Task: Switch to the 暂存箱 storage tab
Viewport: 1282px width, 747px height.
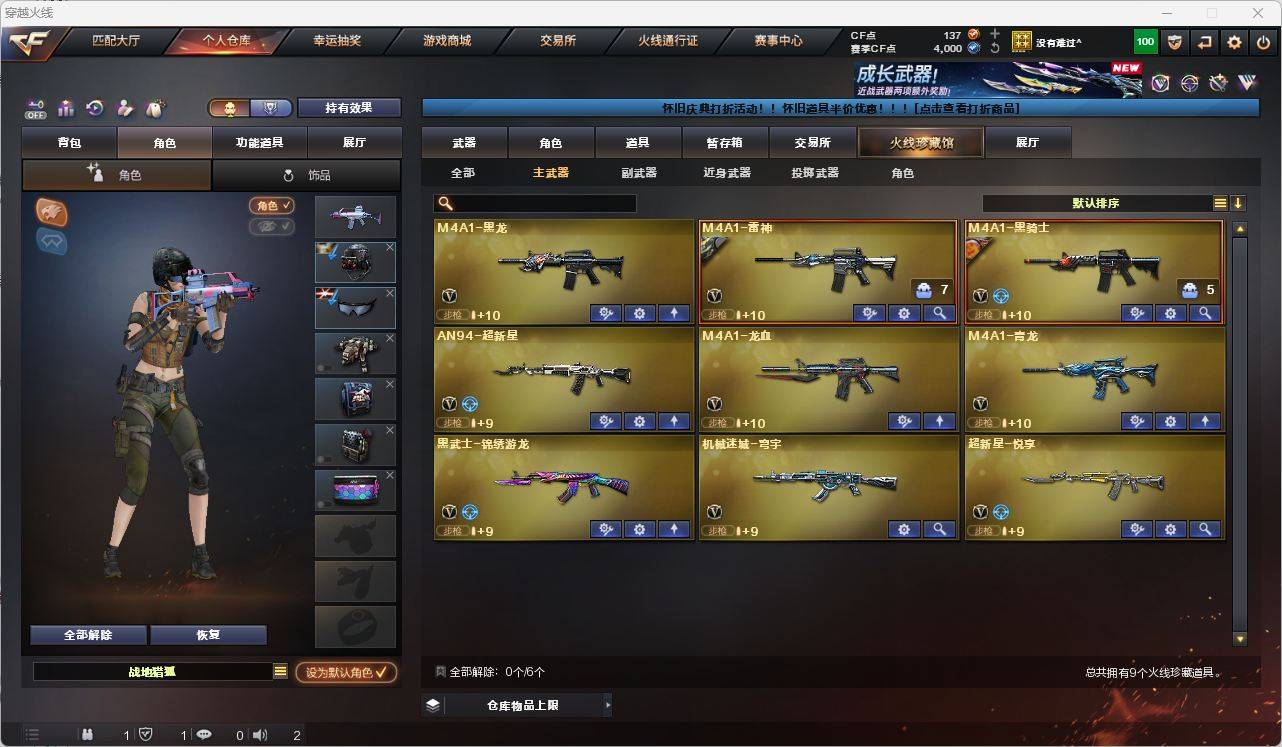Action: point(724,143)
